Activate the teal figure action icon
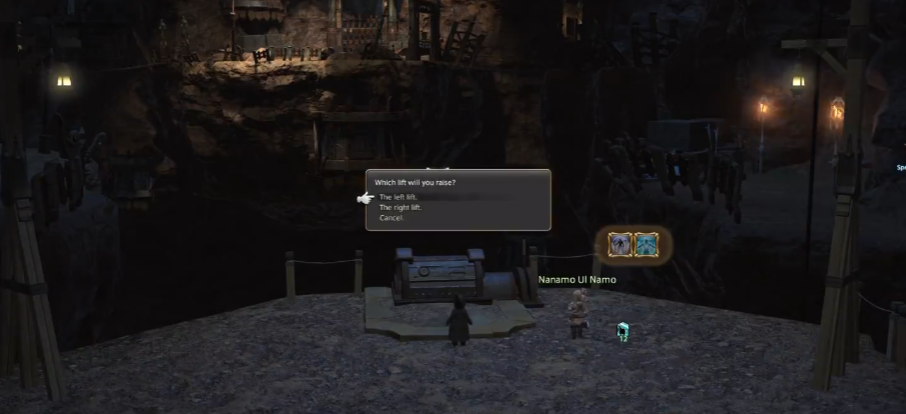The image size is (906, 414). [647, 244]
